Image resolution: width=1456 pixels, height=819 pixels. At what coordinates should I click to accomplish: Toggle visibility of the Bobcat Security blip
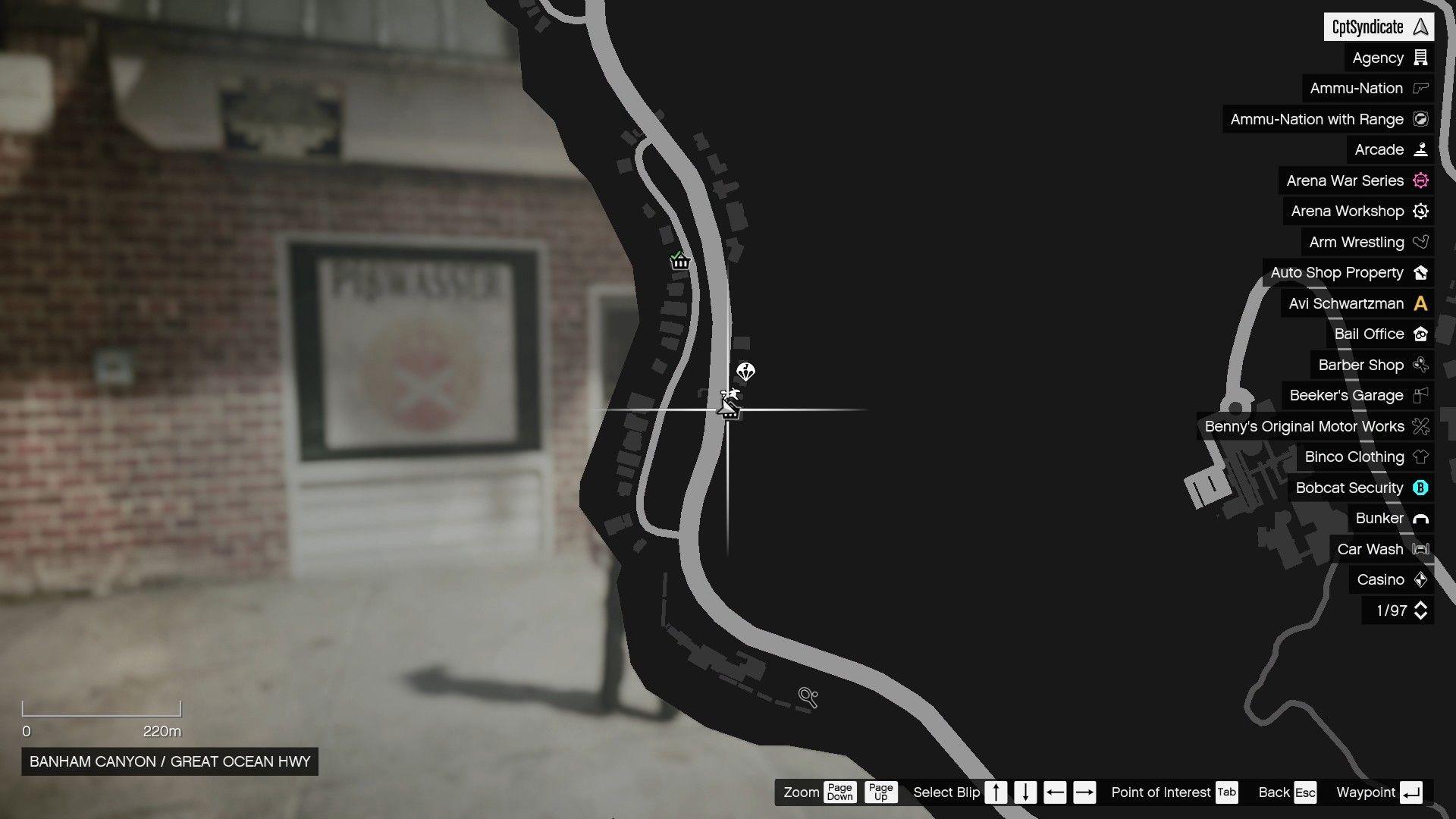point(1420,488)
